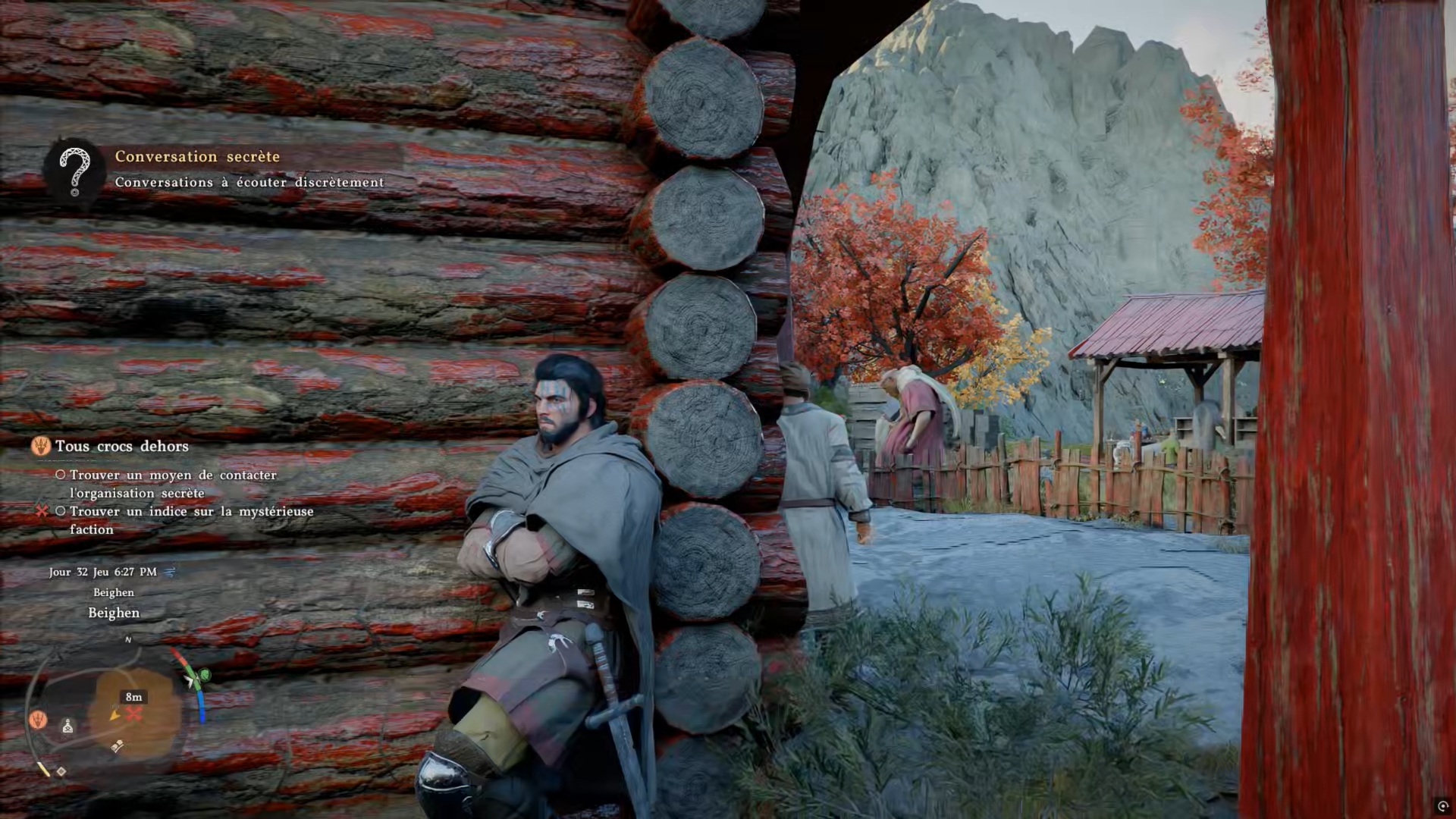Click the yellow player arrow on minimap
The width and height of the screenshot is (1456, 819).
coord(115,714)
